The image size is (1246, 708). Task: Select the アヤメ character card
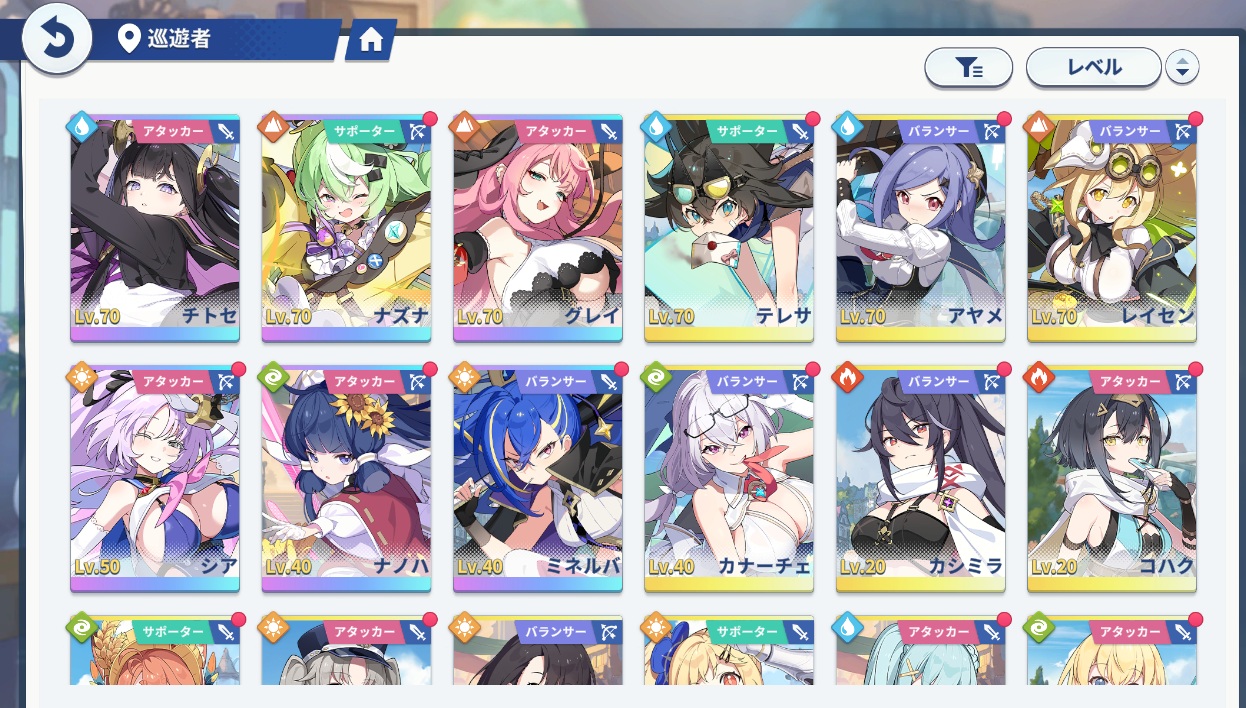coord(920,226)
